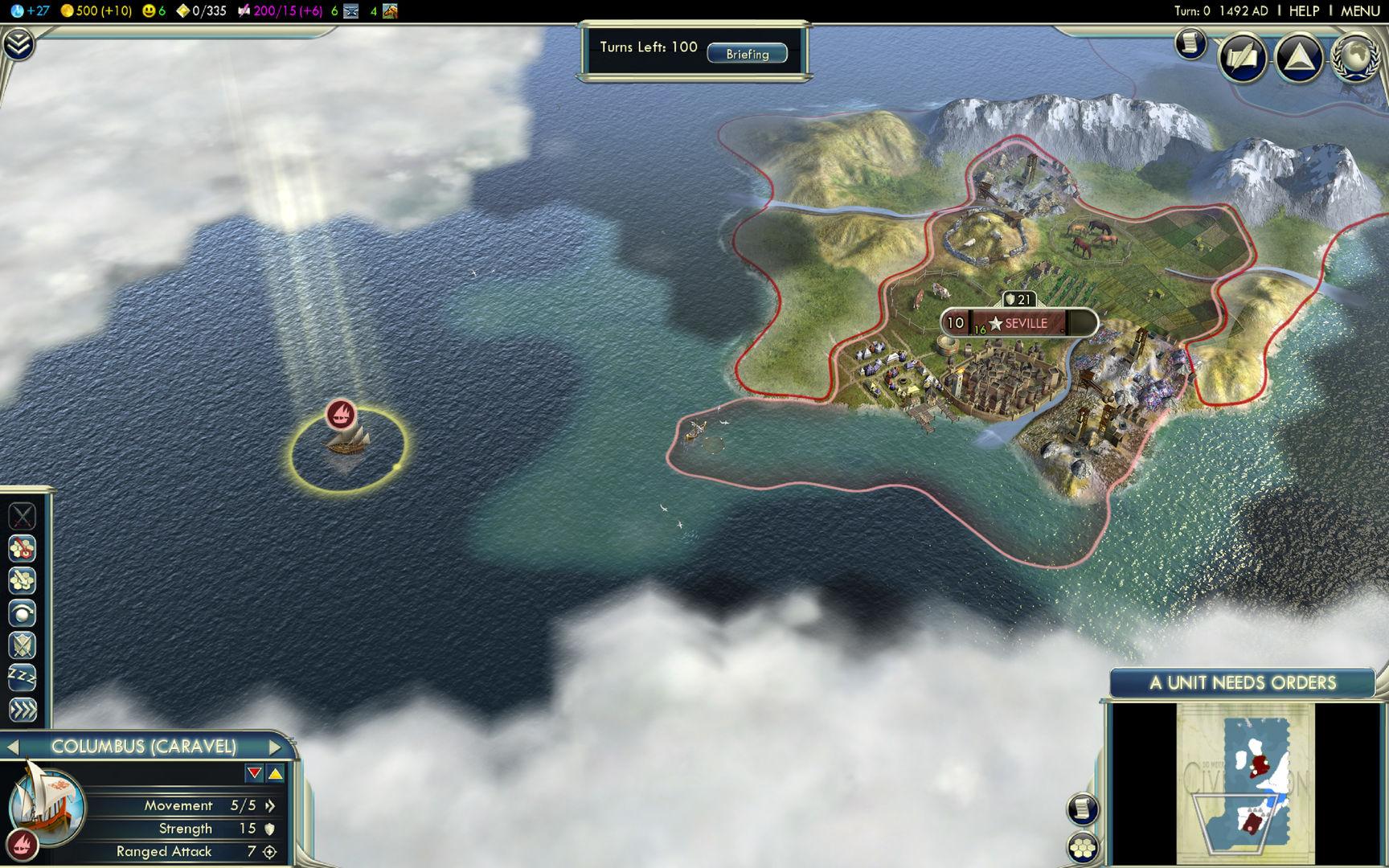Open HELP from the top bar
Screen dimensions: 1389x868
1303,10
